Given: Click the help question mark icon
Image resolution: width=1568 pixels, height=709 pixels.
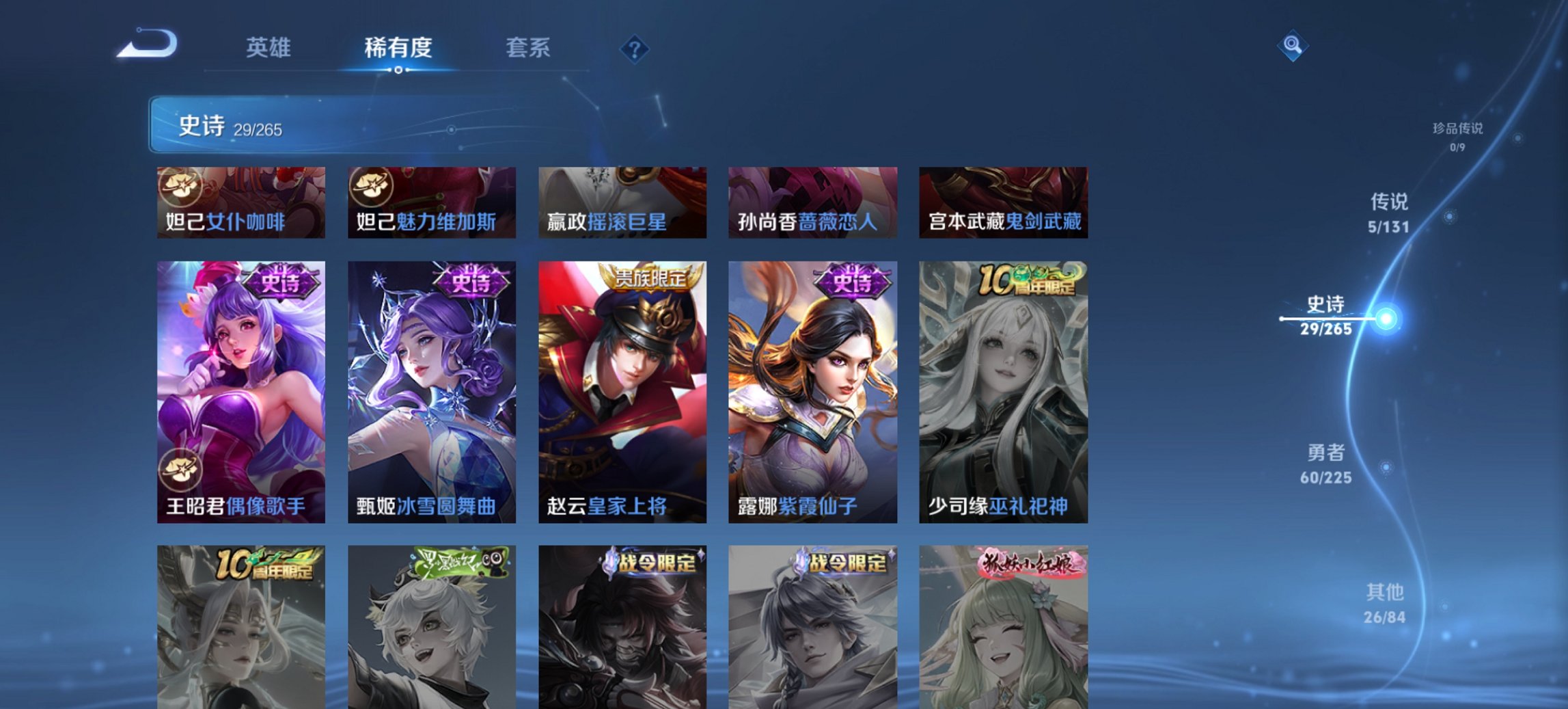Looking at the screenshot, I should (634, 47).
